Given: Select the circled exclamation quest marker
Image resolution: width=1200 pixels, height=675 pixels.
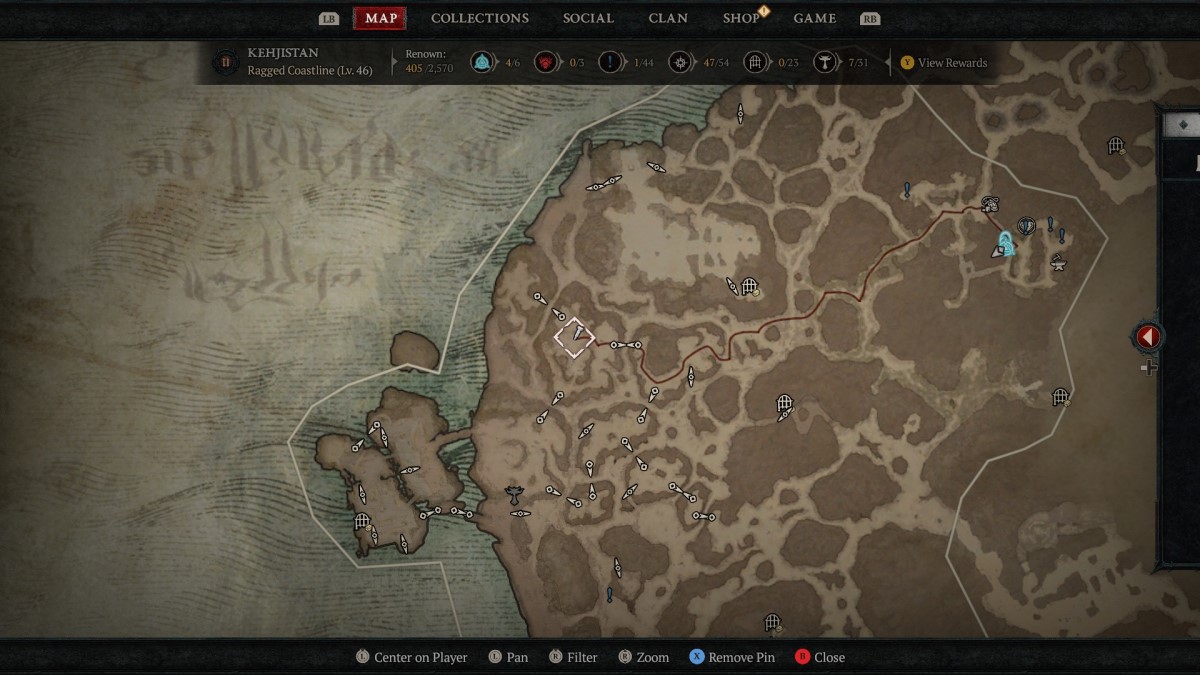Looking at the screenshot, I should [x=1025, y=226].
